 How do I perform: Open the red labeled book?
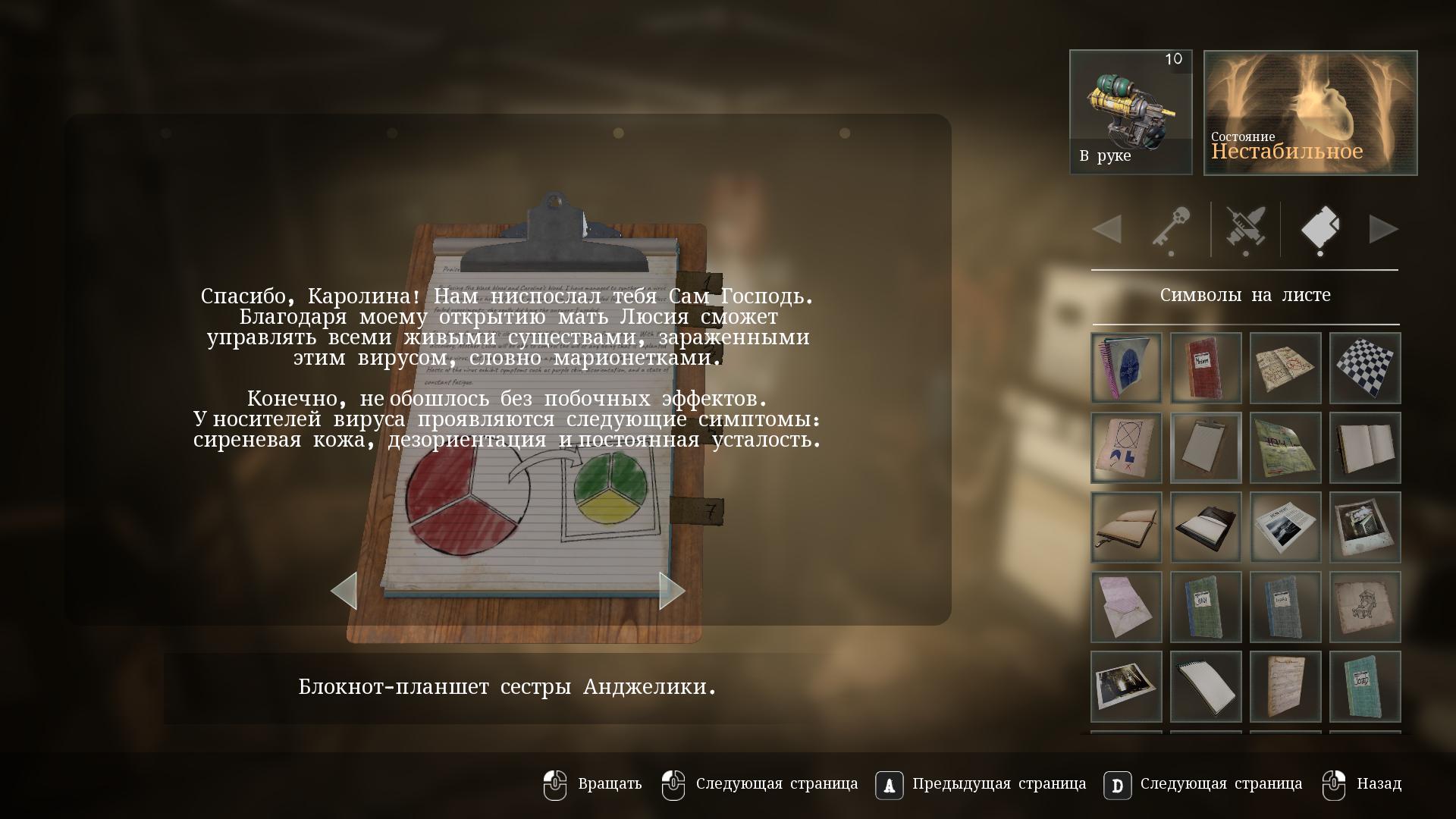pyautogui.click(x=1206, y=368)
